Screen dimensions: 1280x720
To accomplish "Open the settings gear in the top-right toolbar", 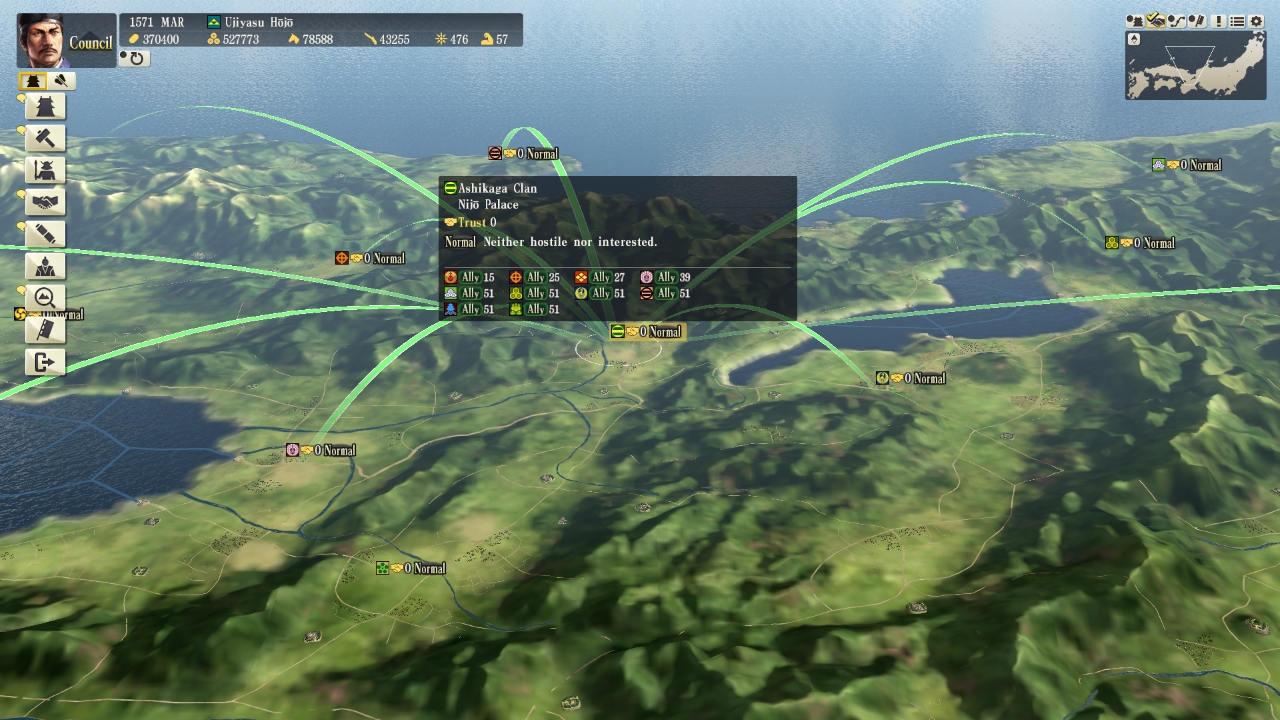I will pyautogui.click(x=1256, y=21).
